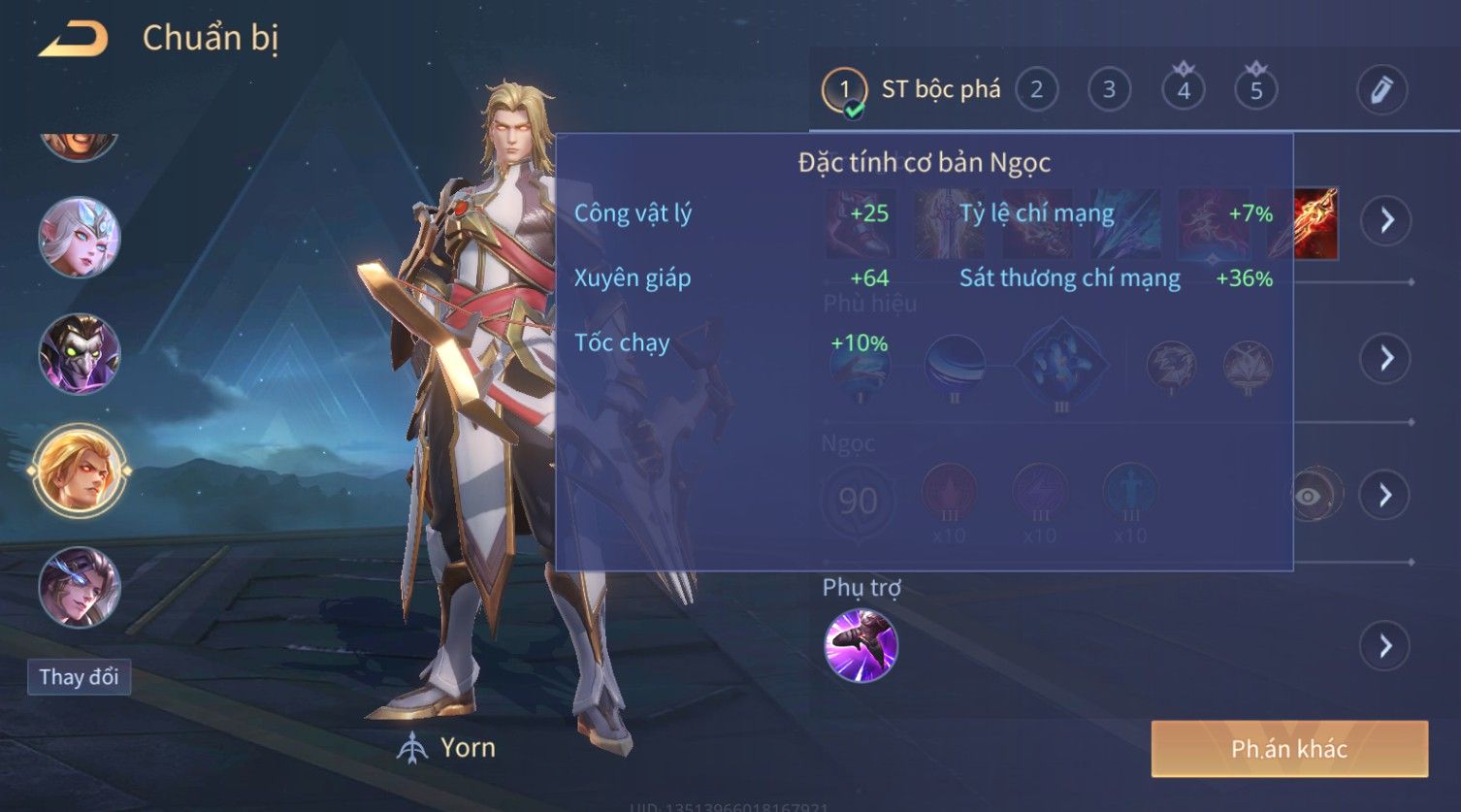Open the Phụ trợ section arrow
The height and width of the screenshot is (812, 1461).
click(1386, 646)
